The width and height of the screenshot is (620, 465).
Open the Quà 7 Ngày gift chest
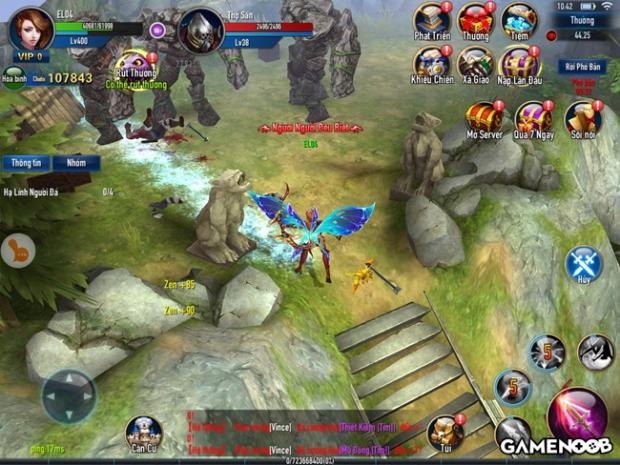click(x=533, y=120)
